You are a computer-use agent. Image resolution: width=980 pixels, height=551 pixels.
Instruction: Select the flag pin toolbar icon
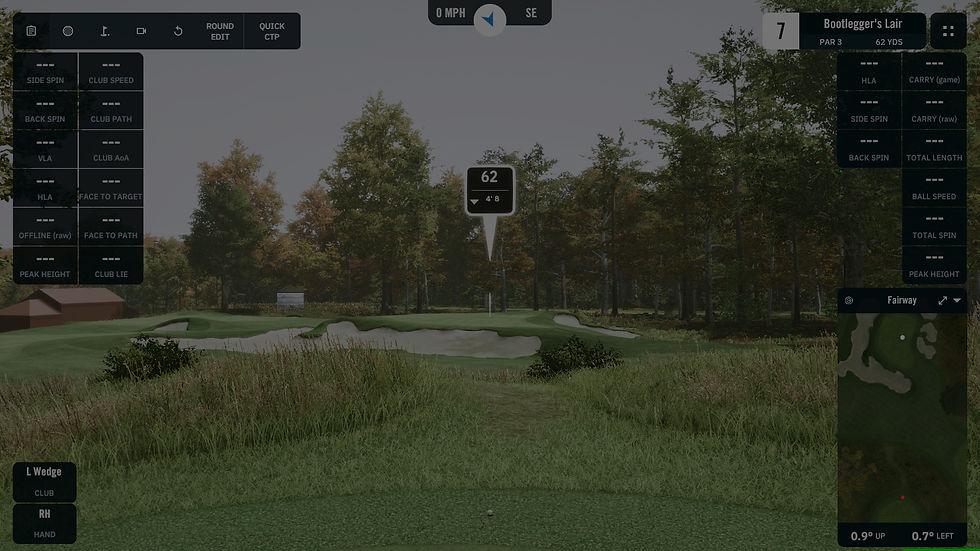tap(105, 31)
